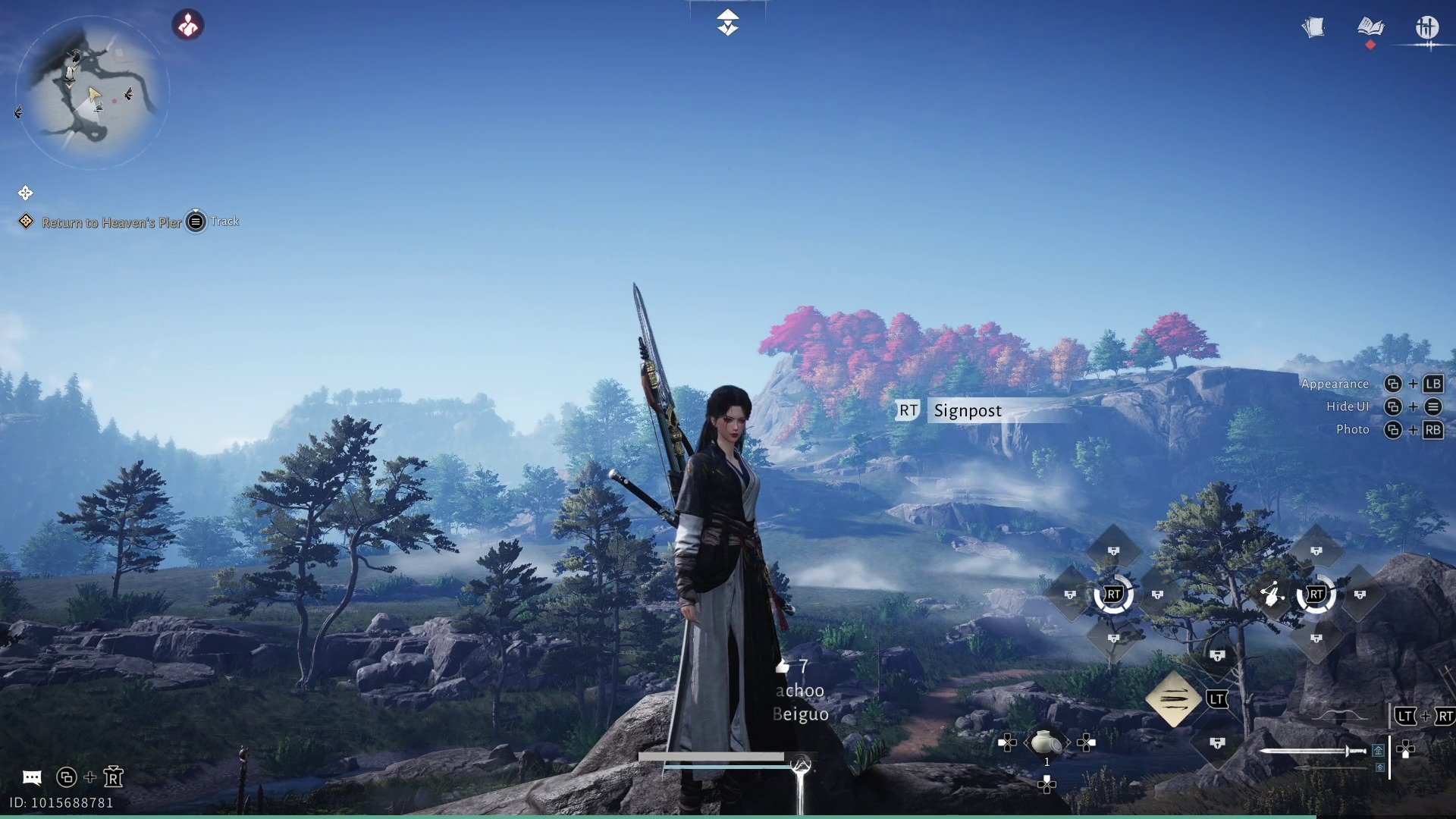1456x819 pixels.
Task: Open the round crossed-blades menu icon
Action: (x=1426, y=28)
